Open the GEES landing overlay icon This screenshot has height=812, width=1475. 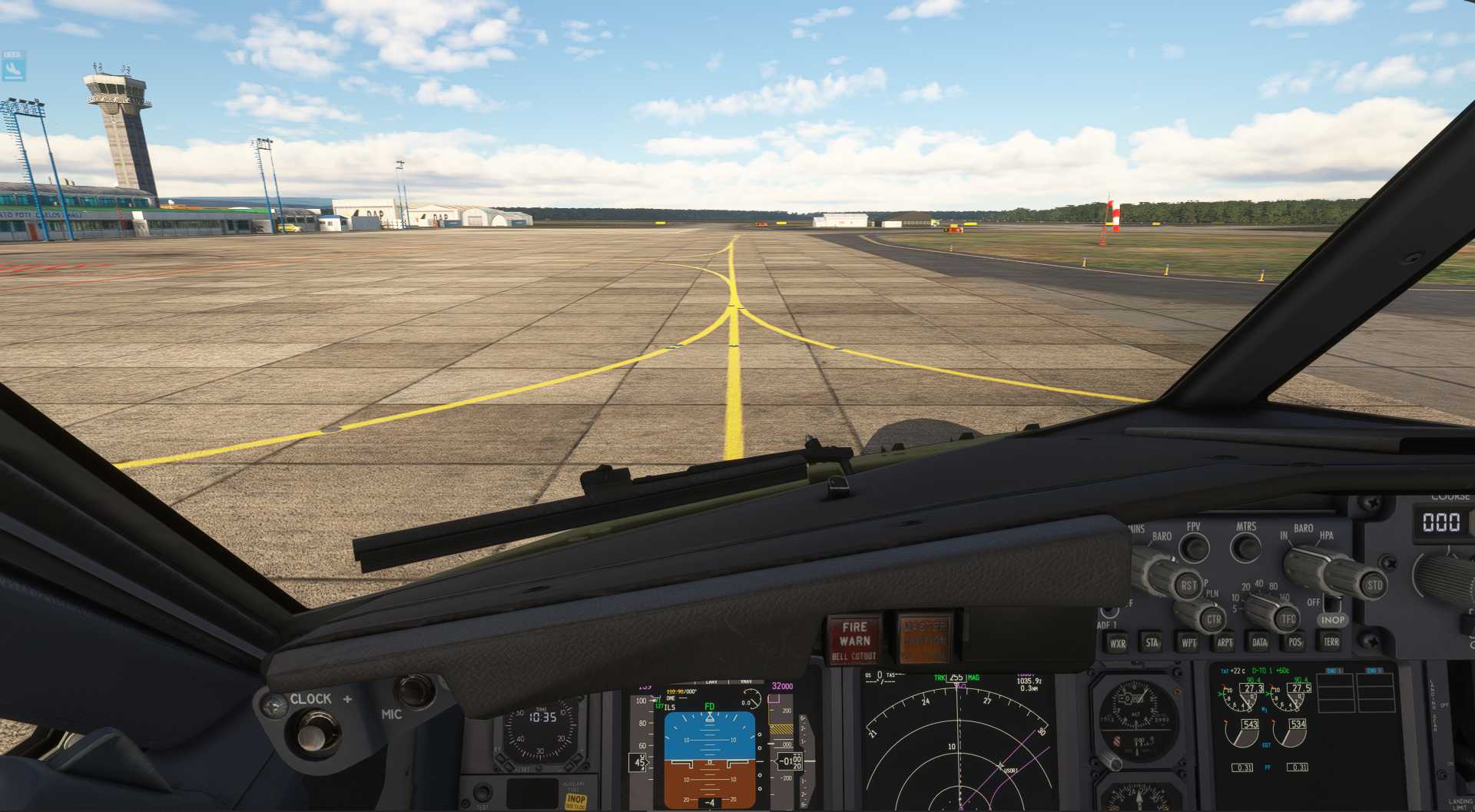point(14,68)
